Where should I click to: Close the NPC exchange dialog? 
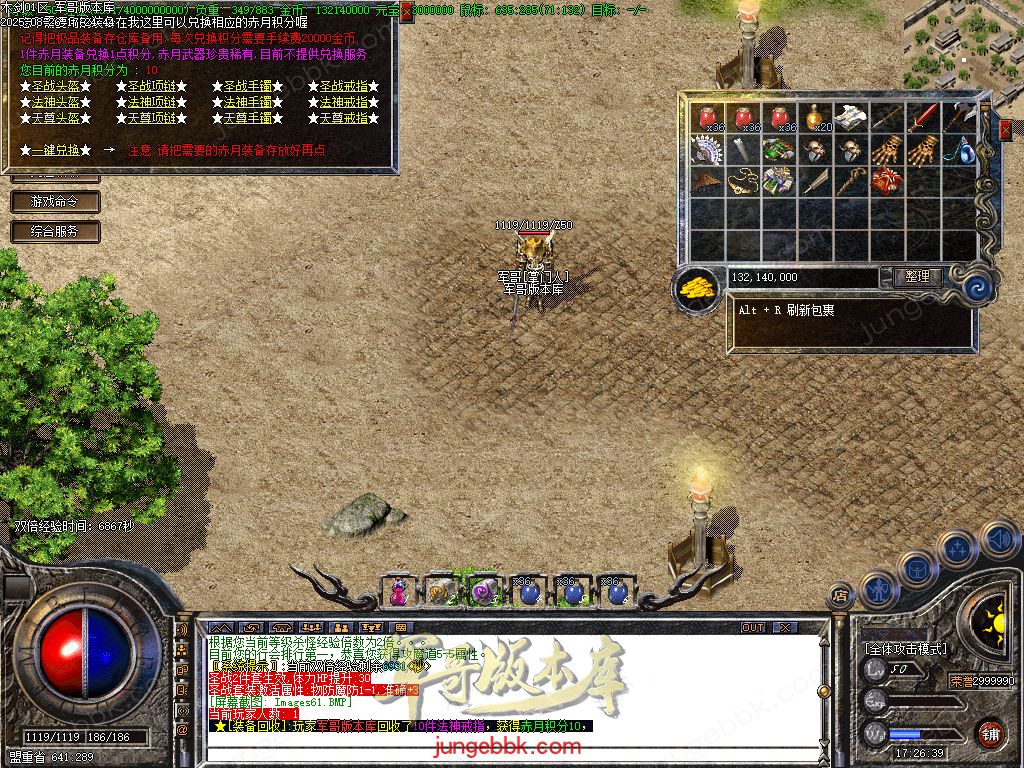click(407, 12)
